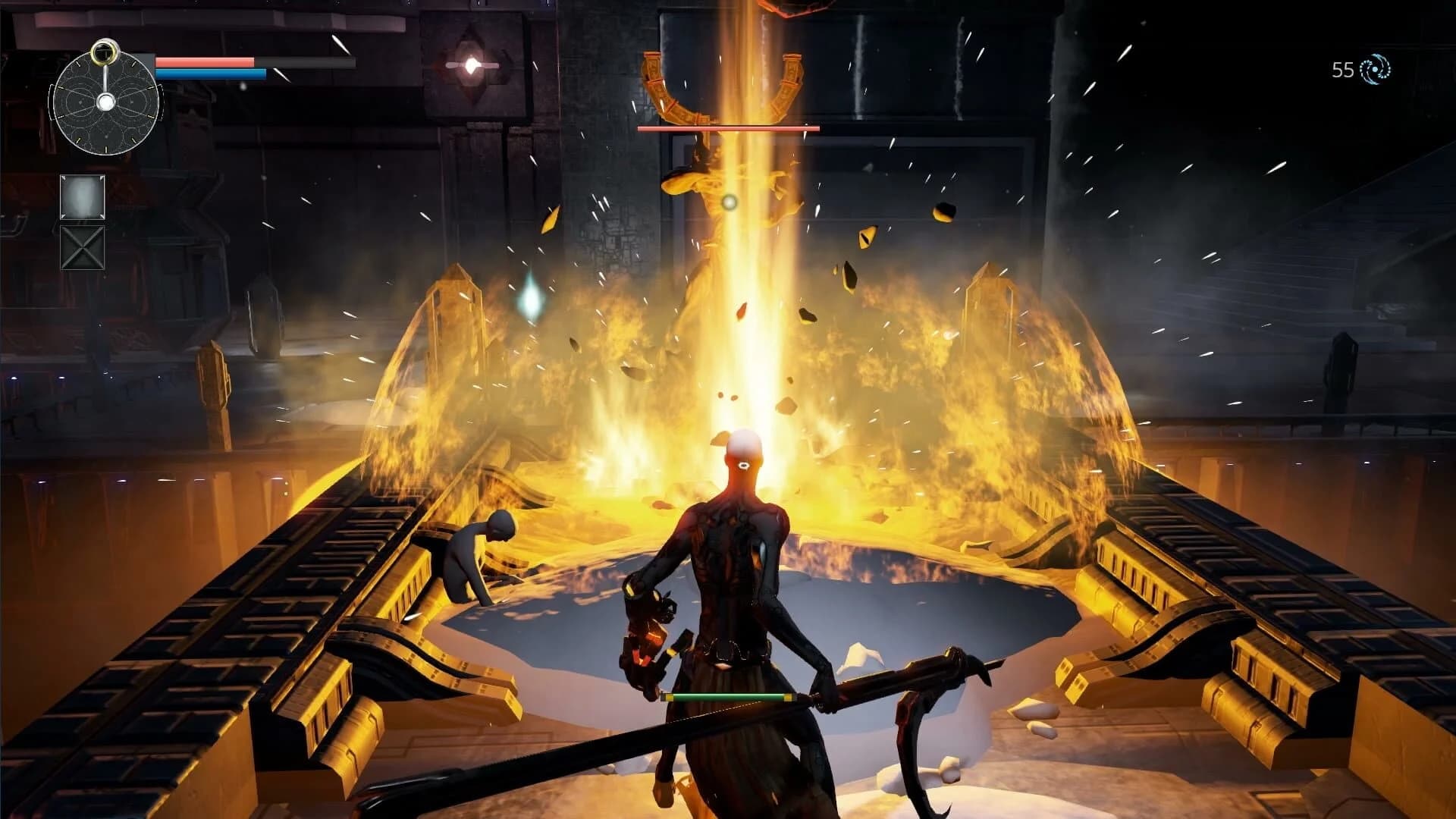Click the empty lower quick-slot icon
Image resolution: width=1456 pixels, height=819 pixels.
click(x=82, y=247)
